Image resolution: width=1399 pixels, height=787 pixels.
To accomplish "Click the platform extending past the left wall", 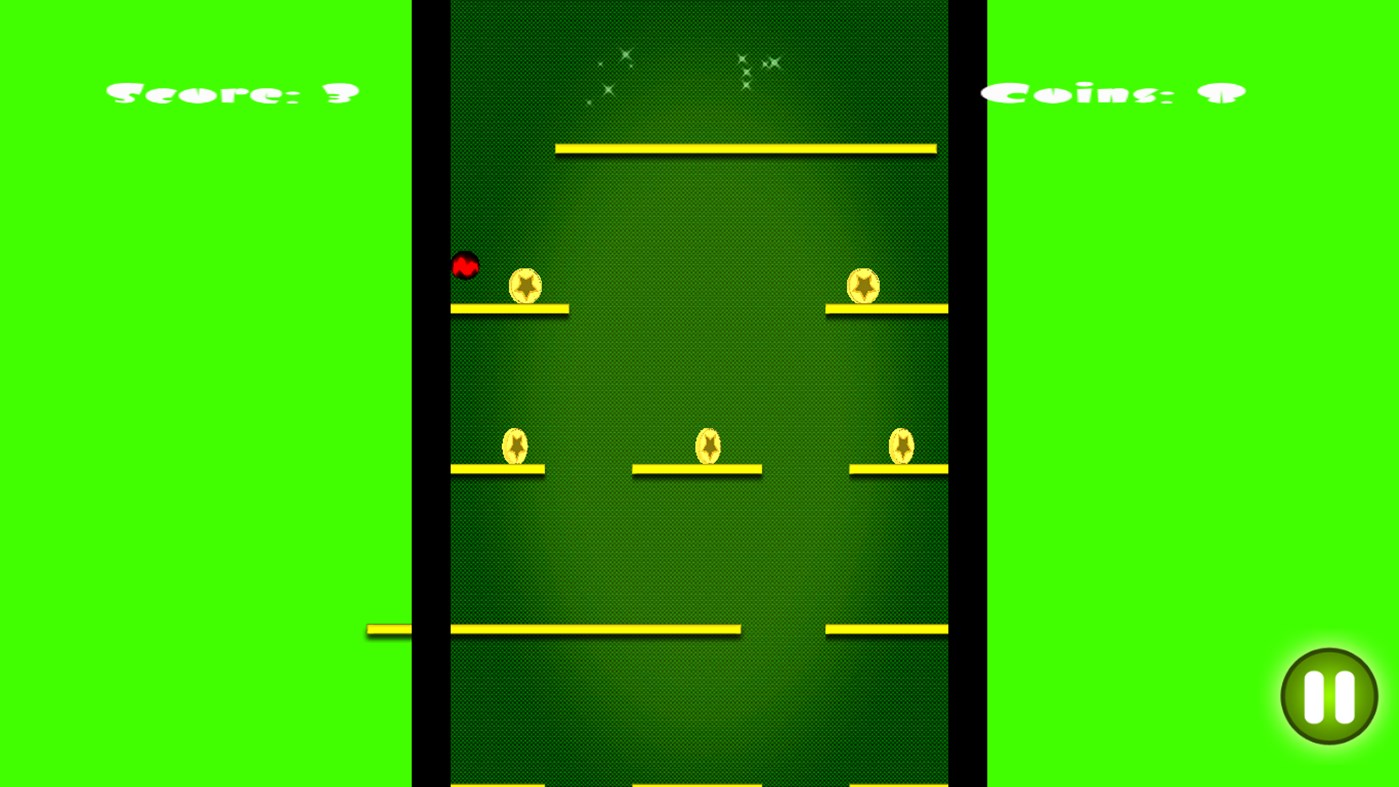I will pyautogui.click(x=388, y=628).
